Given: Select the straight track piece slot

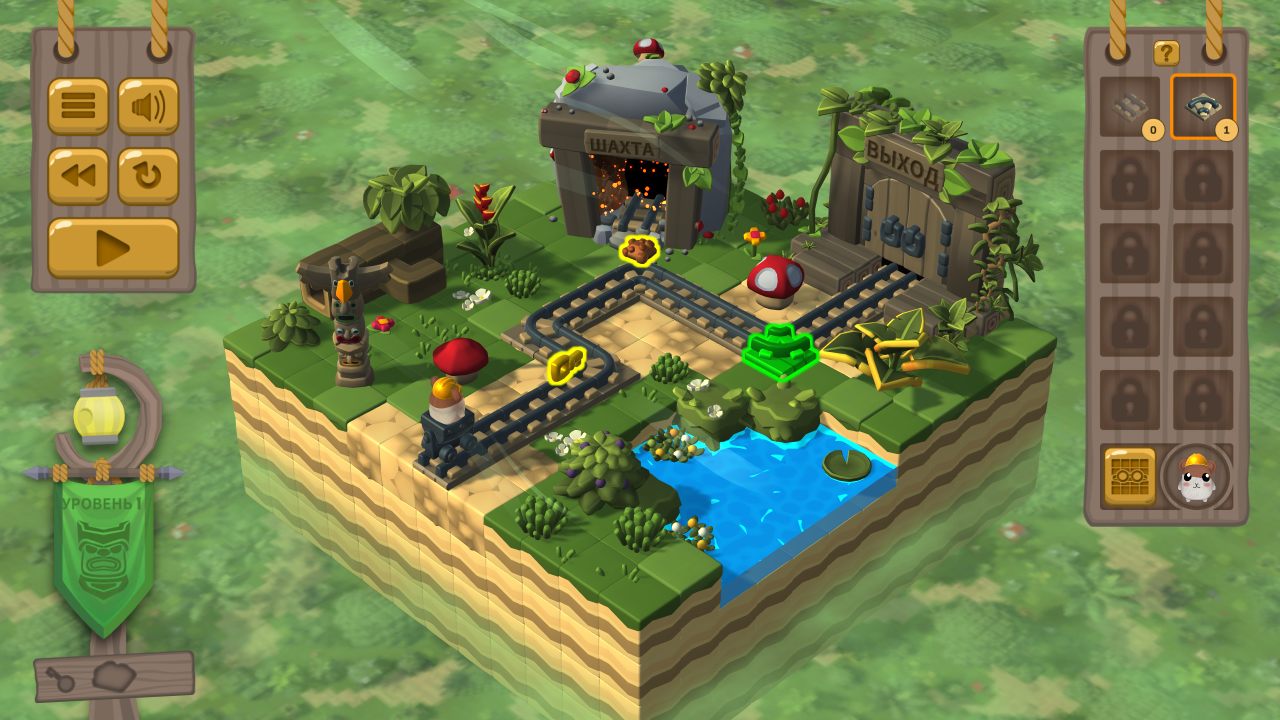Looking at the screenshot, I should [1130, 107].
